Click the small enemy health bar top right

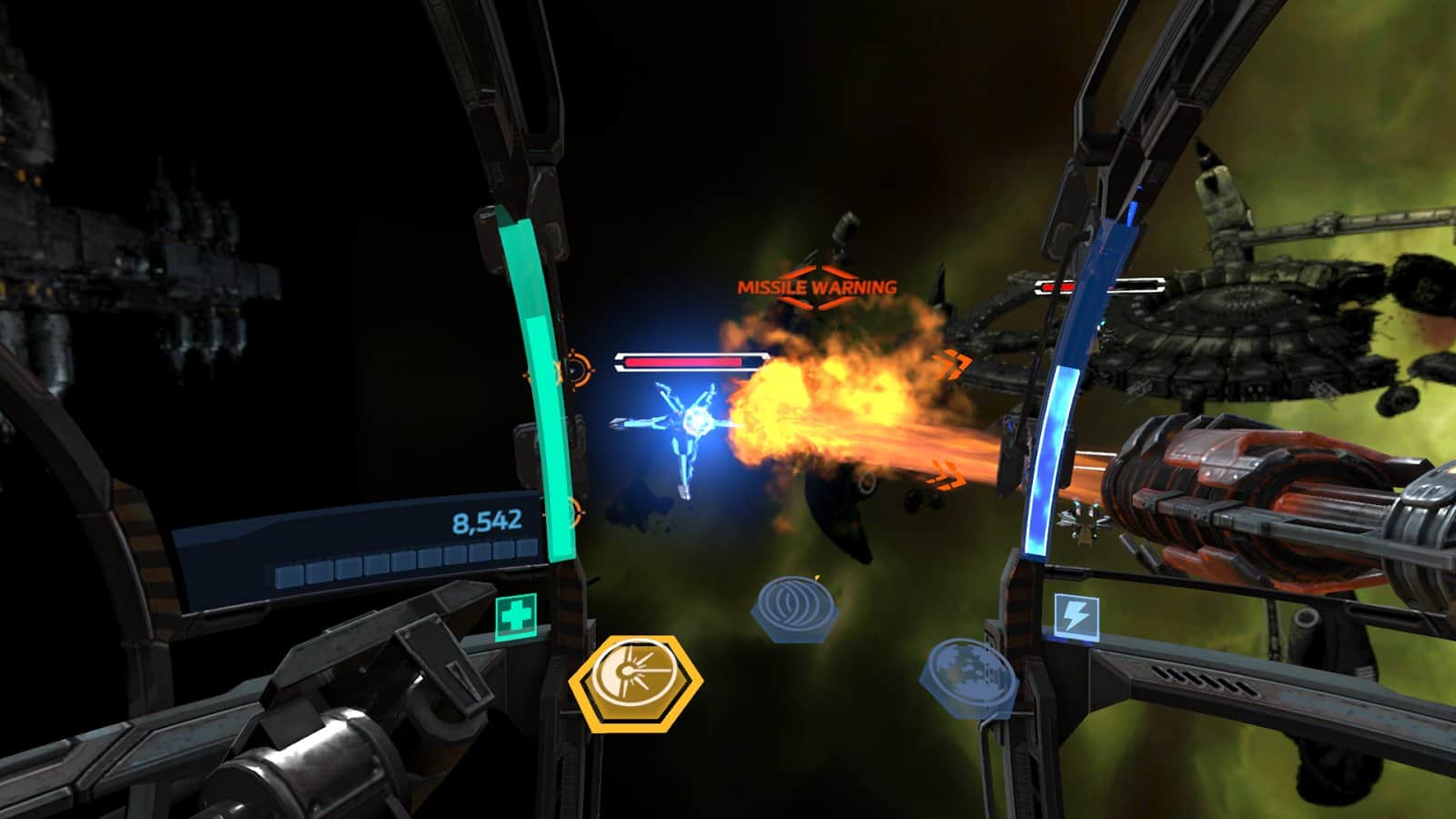coord(1098,286)
